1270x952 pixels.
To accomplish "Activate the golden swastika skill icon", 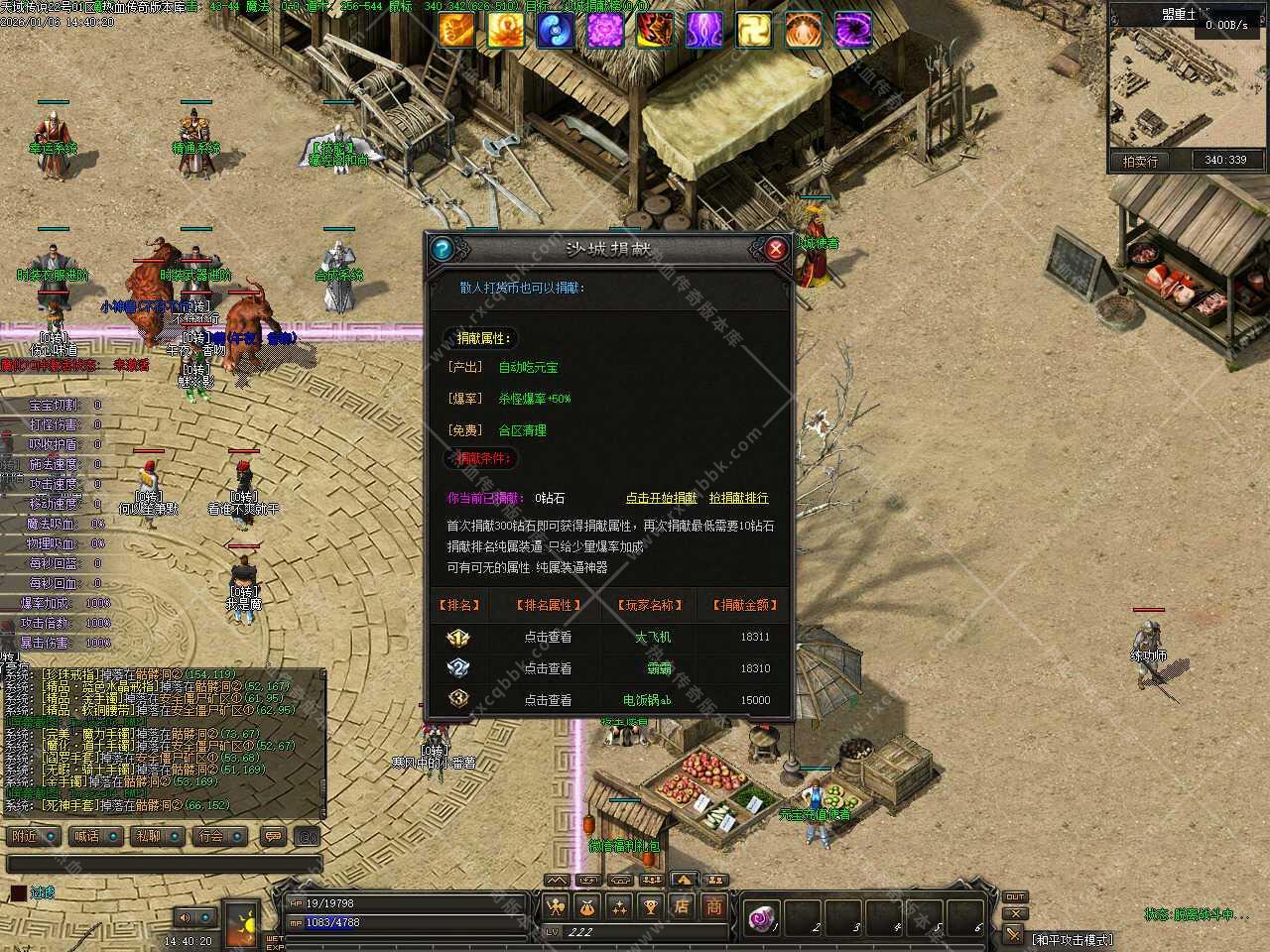I will pos(753,31).
